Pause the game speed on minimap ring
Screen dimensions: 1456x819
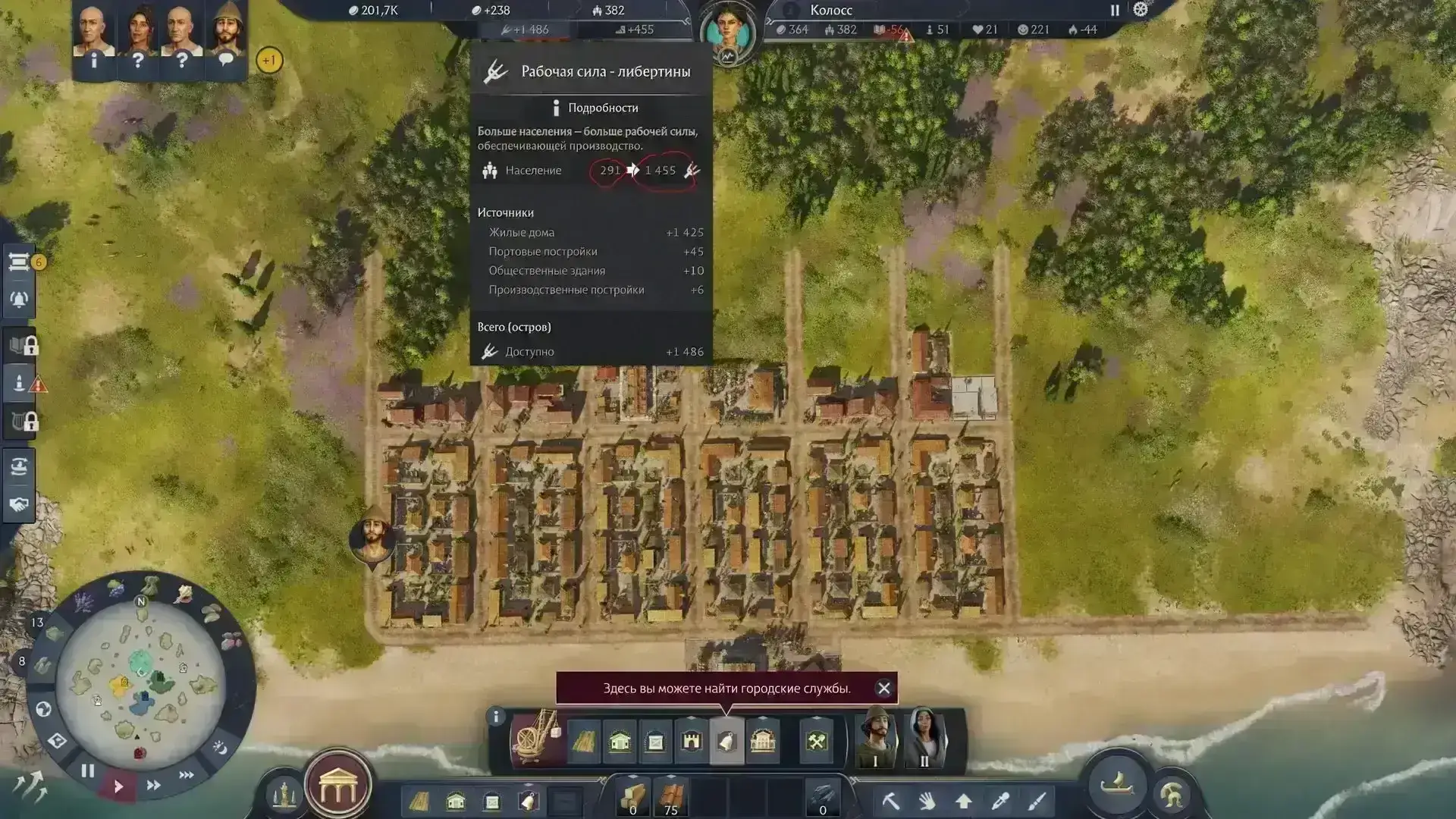[x=88, y=770]
